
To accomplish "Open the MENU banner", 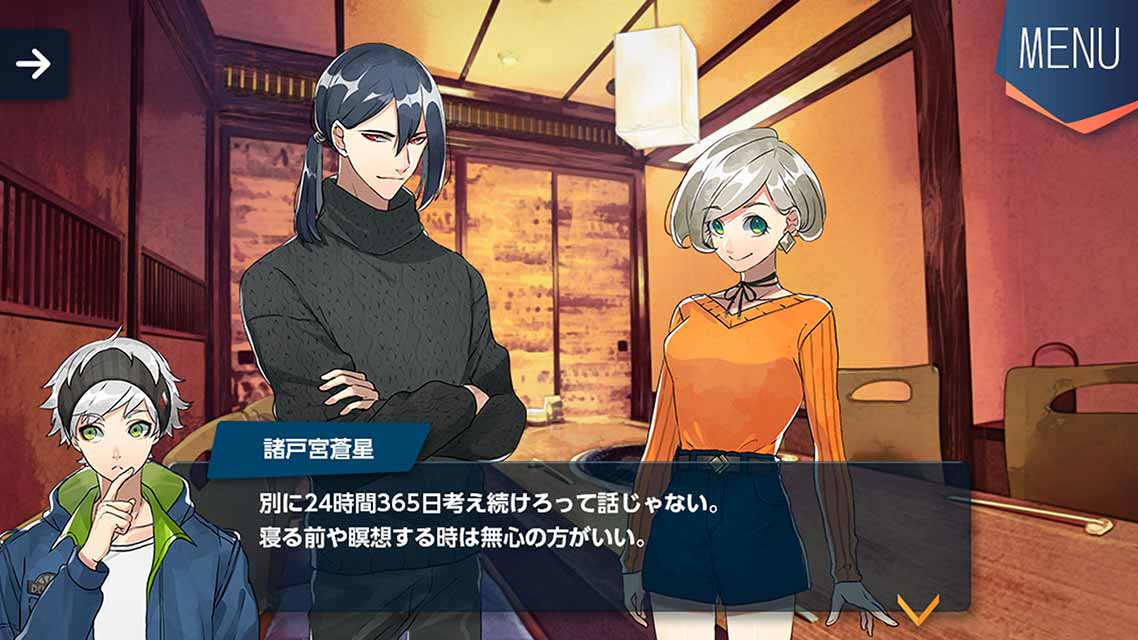I will coord(1068,52).
